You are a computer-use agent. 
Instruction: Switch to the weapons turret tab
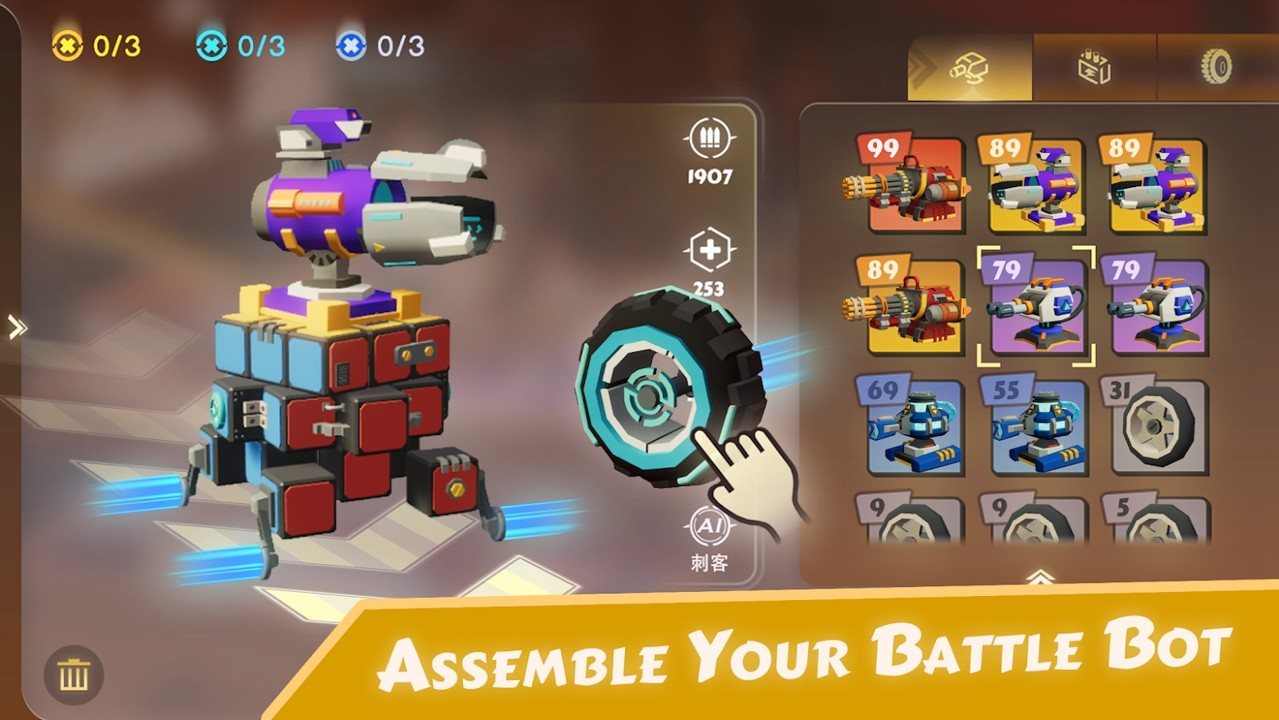(968, 68)
